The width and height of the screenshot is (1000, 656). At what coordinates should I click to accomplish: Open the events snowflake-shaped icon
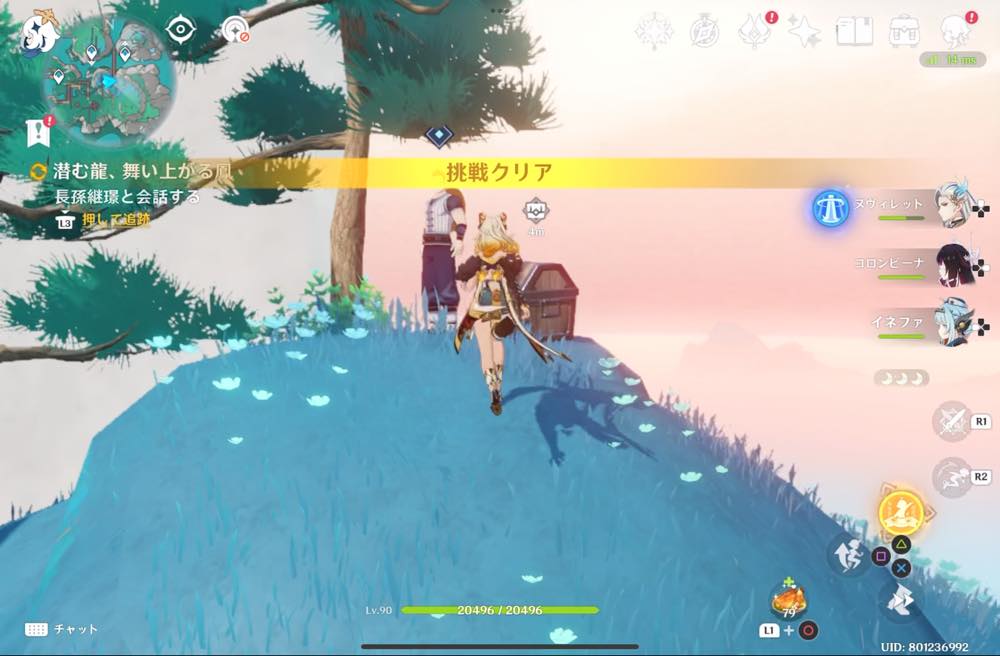653,32
